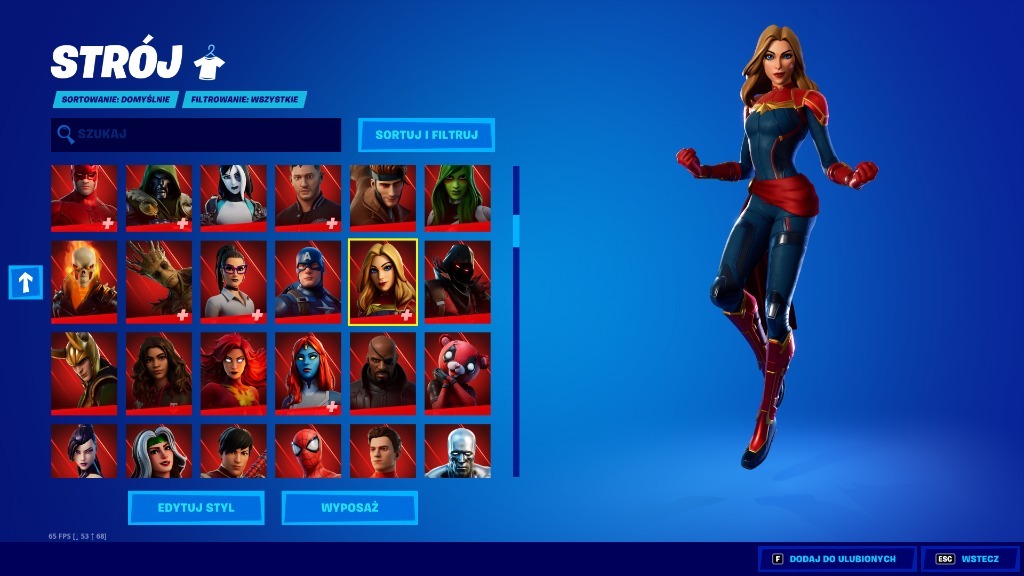The width and height of the screenshot is (1024, 576).
Task: Focus the Szukaj search field
Action: click(x=196, y=135)
